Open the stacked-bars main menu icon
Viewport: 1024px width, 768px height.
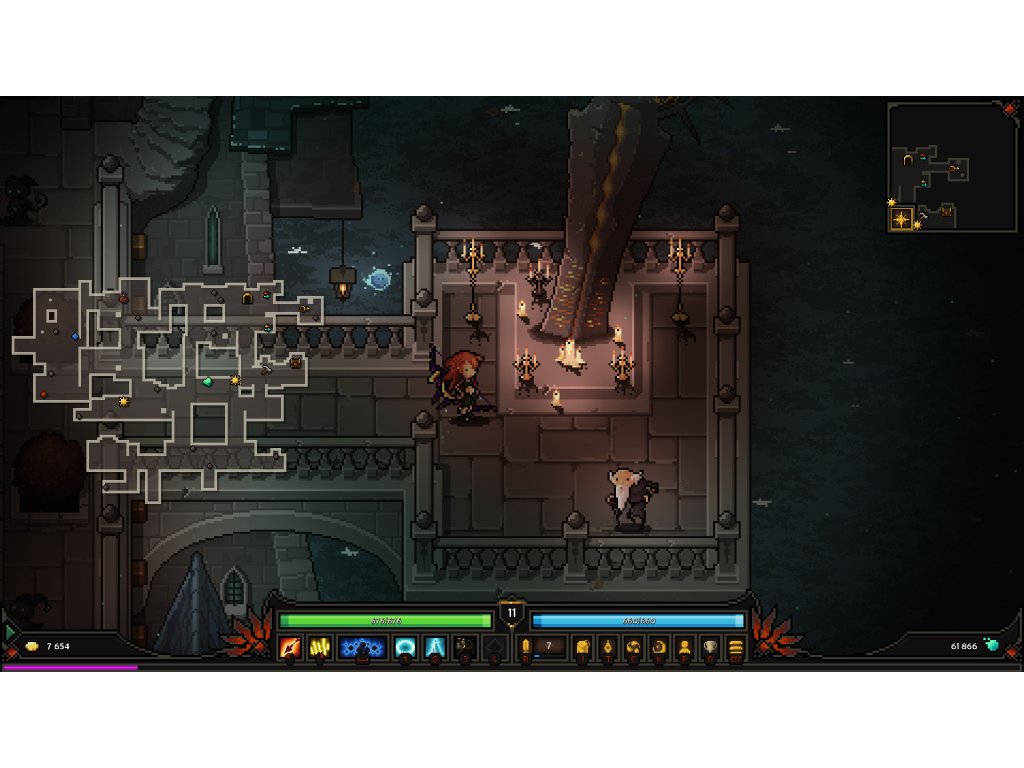click(x=736, y=647)
